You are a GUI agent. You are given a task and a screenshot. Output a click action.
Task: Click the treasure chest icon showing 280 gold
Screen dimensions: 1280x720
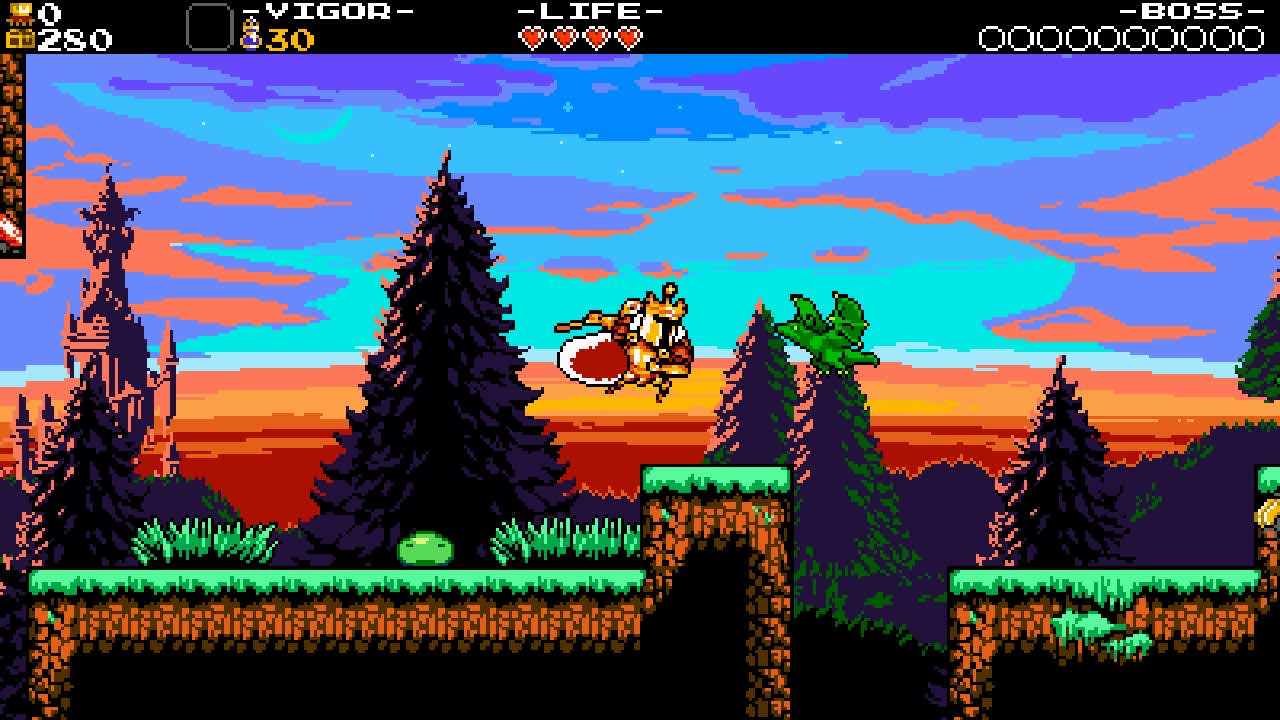tap(20, 38)
